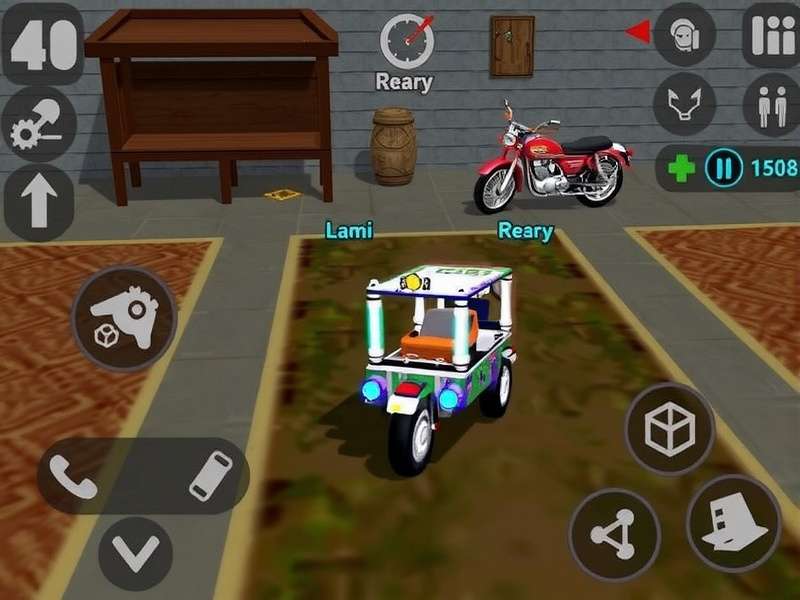Activate the cannon with cube button
Viewport: 800px width, 600px height.
pos(124,318)
